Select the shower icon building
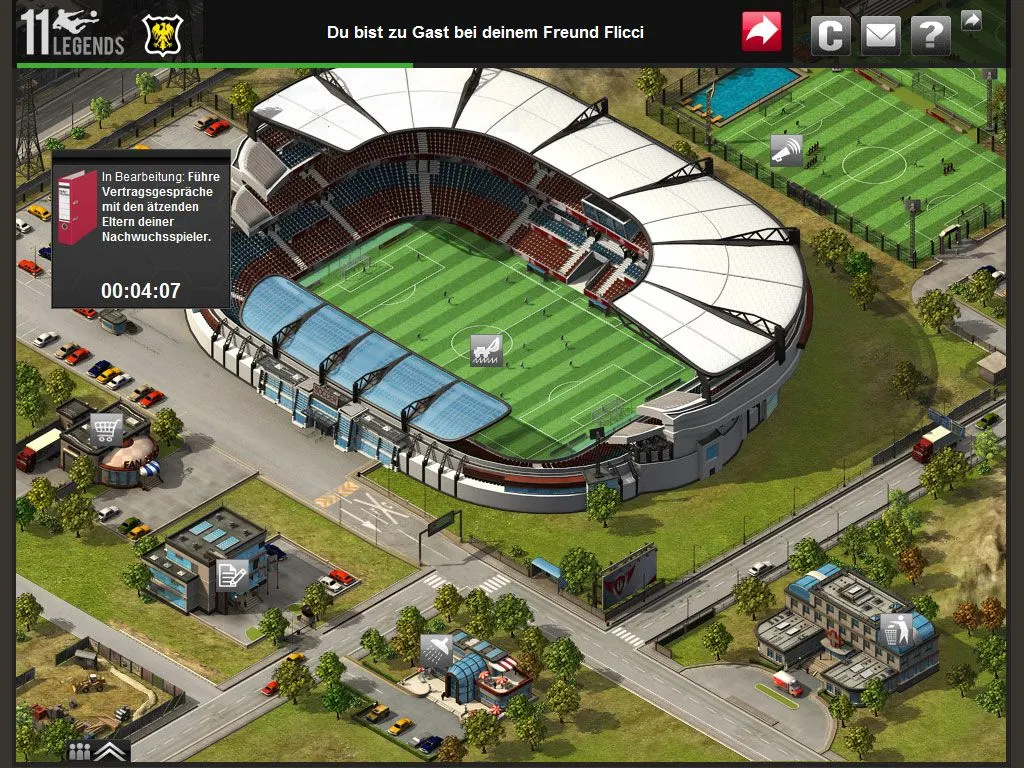The image size is (1024, 768). (x=436, y=650)
